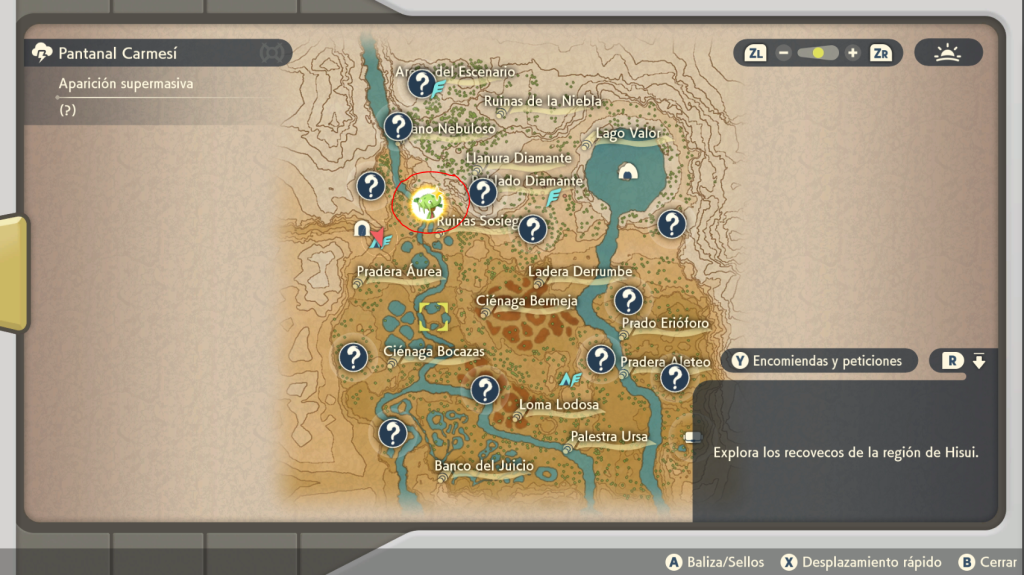This screenshot has width=1024, height=575.
Task: Select the question mark above Prado Erióforo
Action: 628,300
